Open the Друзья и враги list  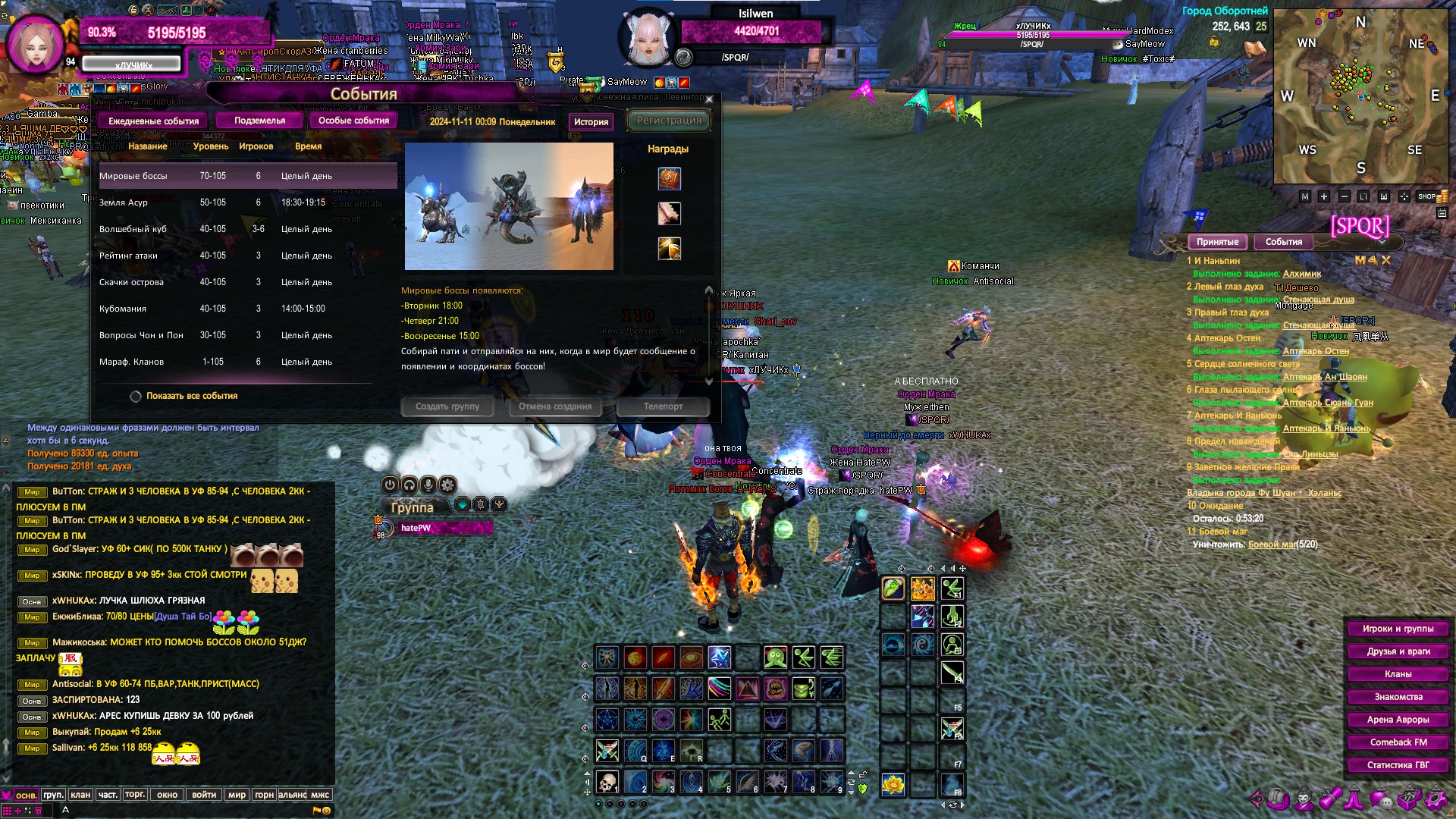(x=1398, y=651)
